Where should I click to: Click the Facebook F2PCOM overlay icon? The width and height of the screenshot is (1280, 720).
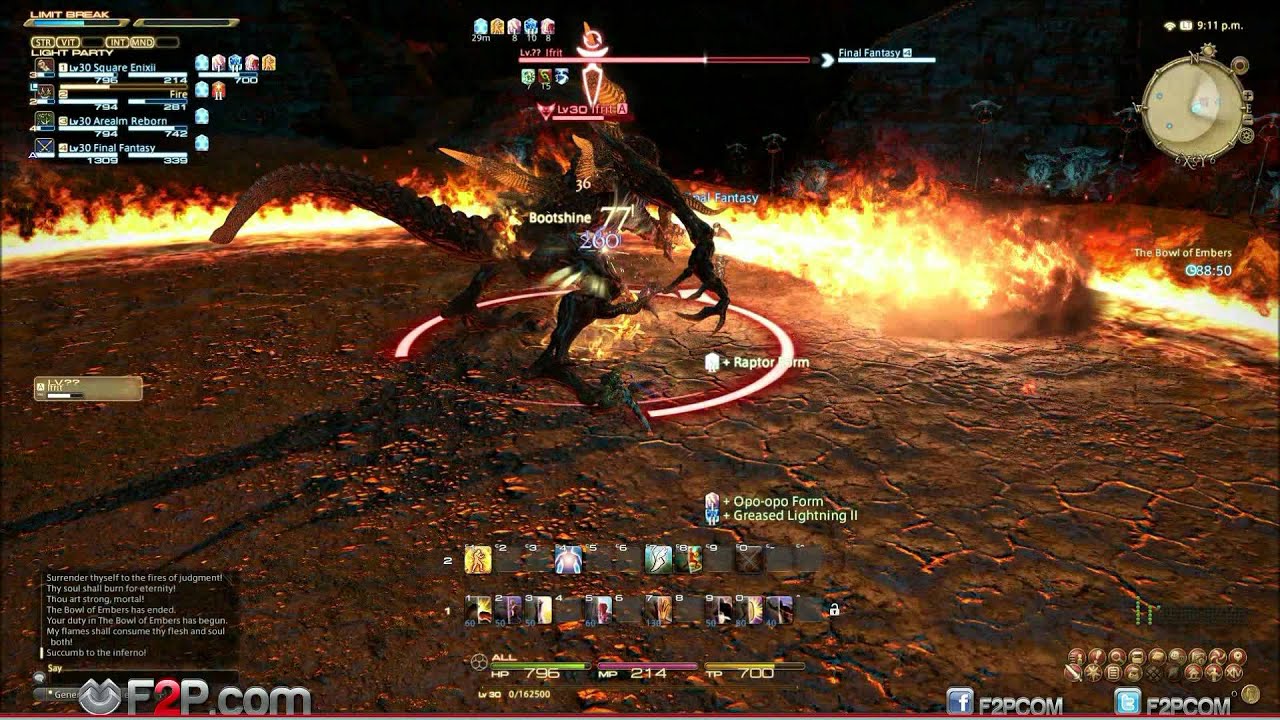961,702
